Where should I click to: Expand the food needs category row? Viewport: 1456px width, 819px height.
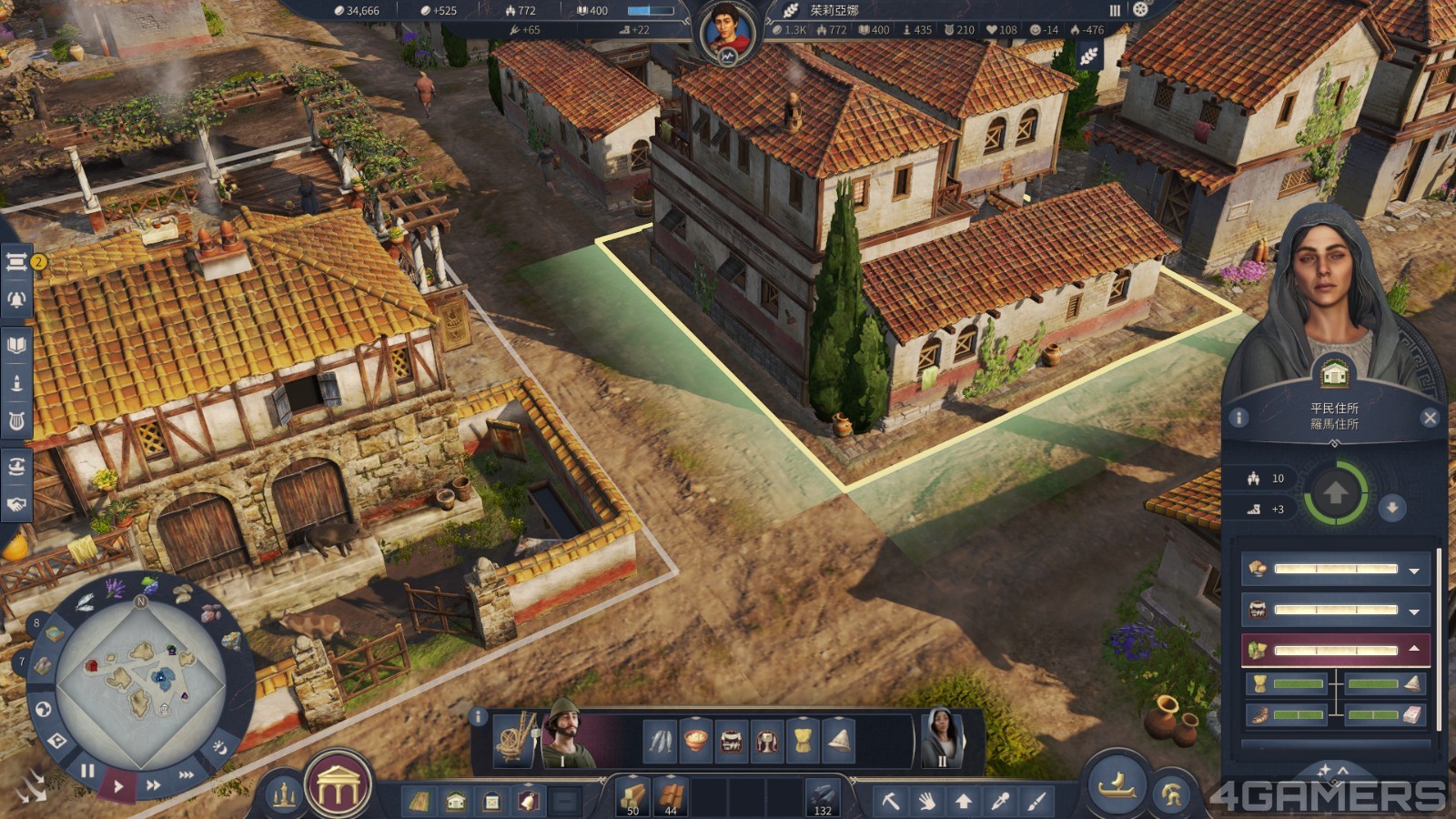coord(1414,571)
